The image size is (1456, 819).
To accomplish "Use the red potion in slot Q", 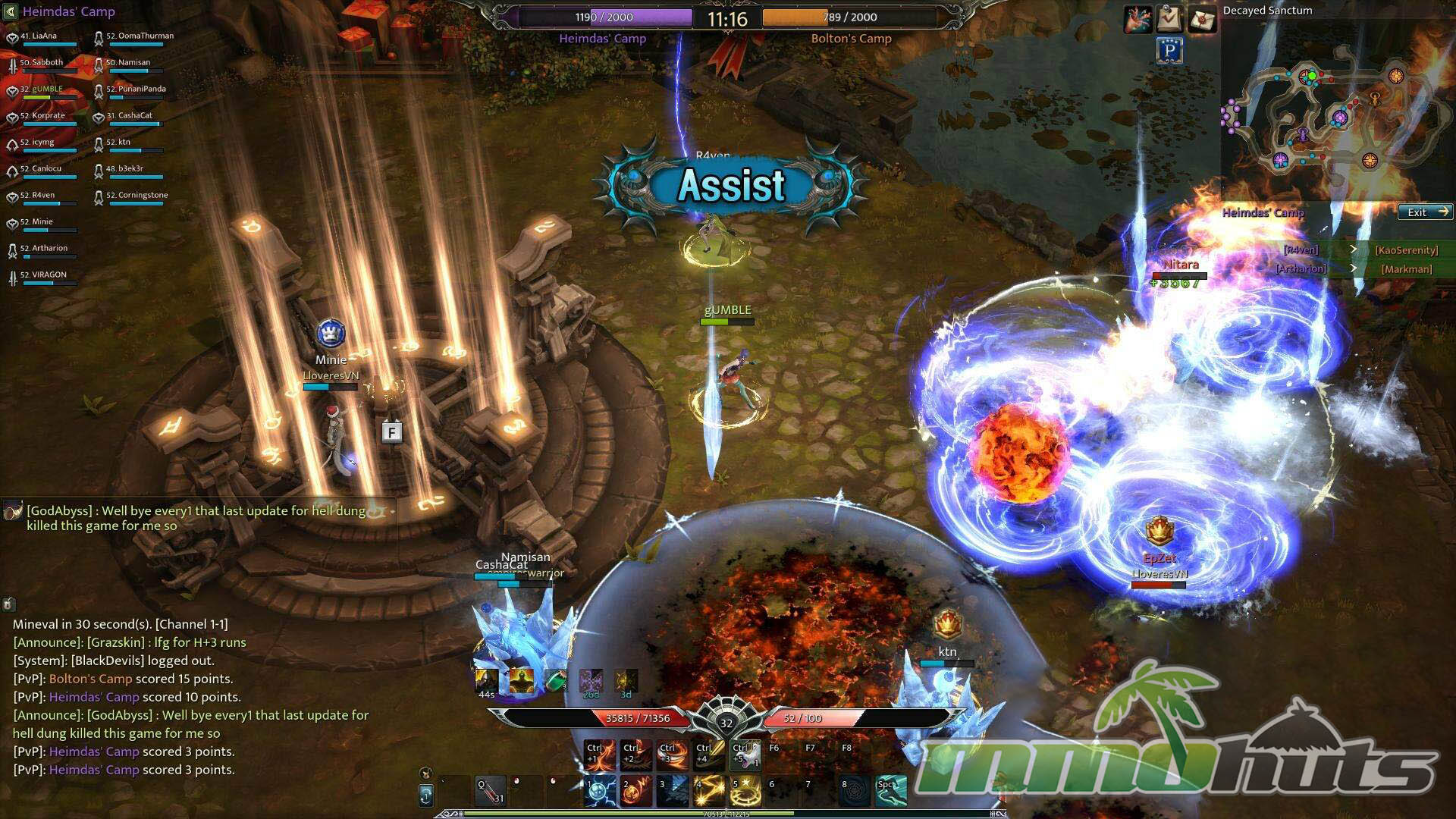I will 491,791.
